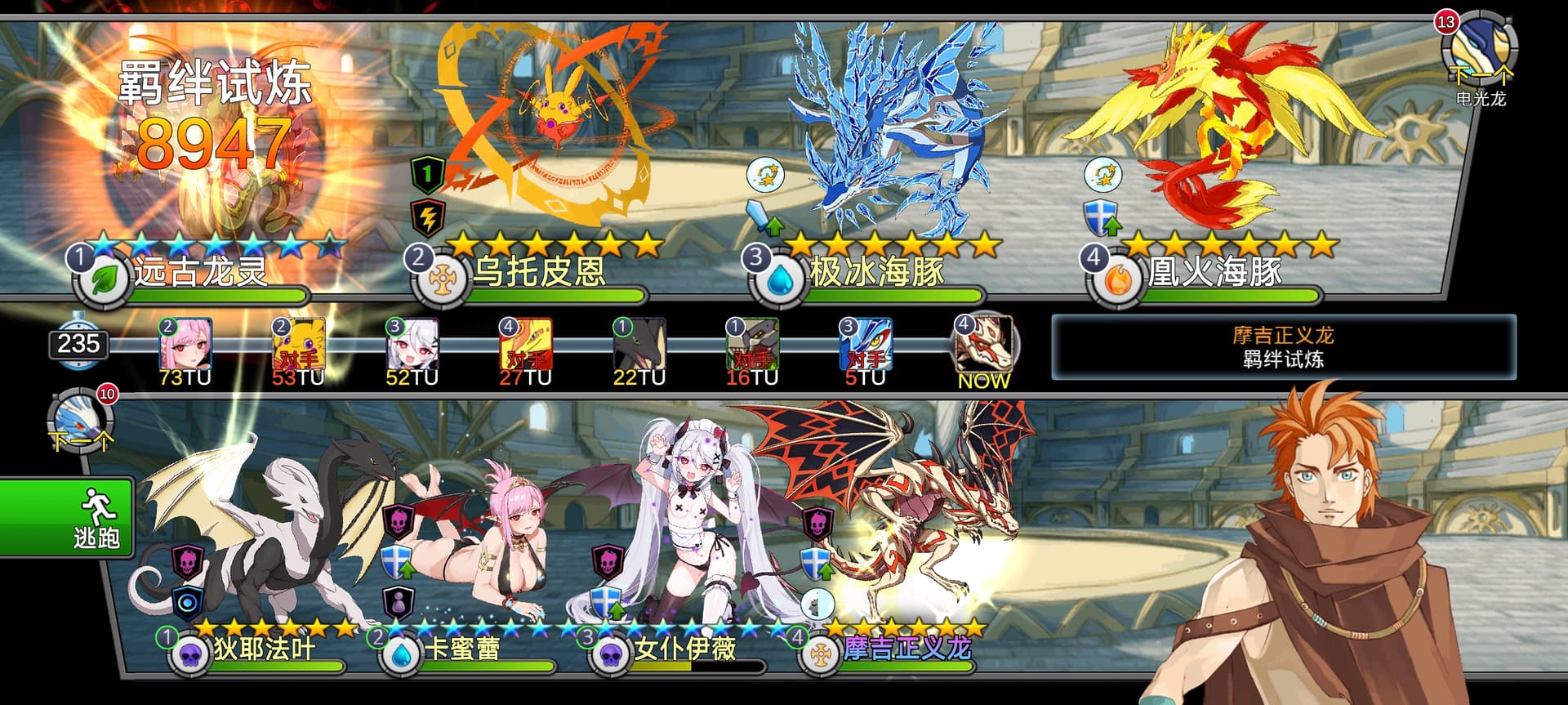Click the NOW turn portrait in timeline
This screenshot has height=705, width=1568.
(x=984, y=344)
